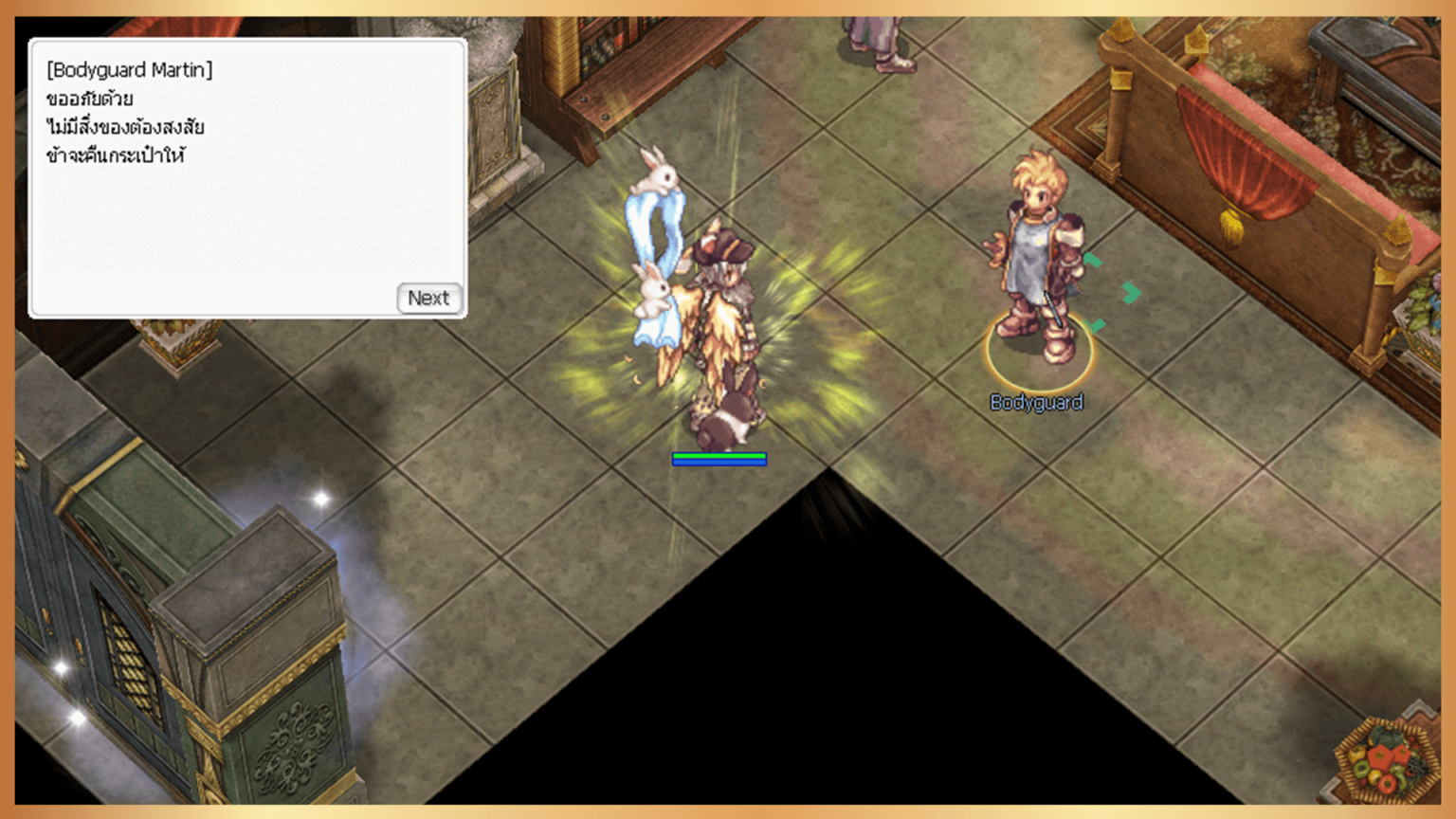This screenshot has height=819, width=1456.
Task: Click the Next button in the dialog
Action: pos(429,299)
